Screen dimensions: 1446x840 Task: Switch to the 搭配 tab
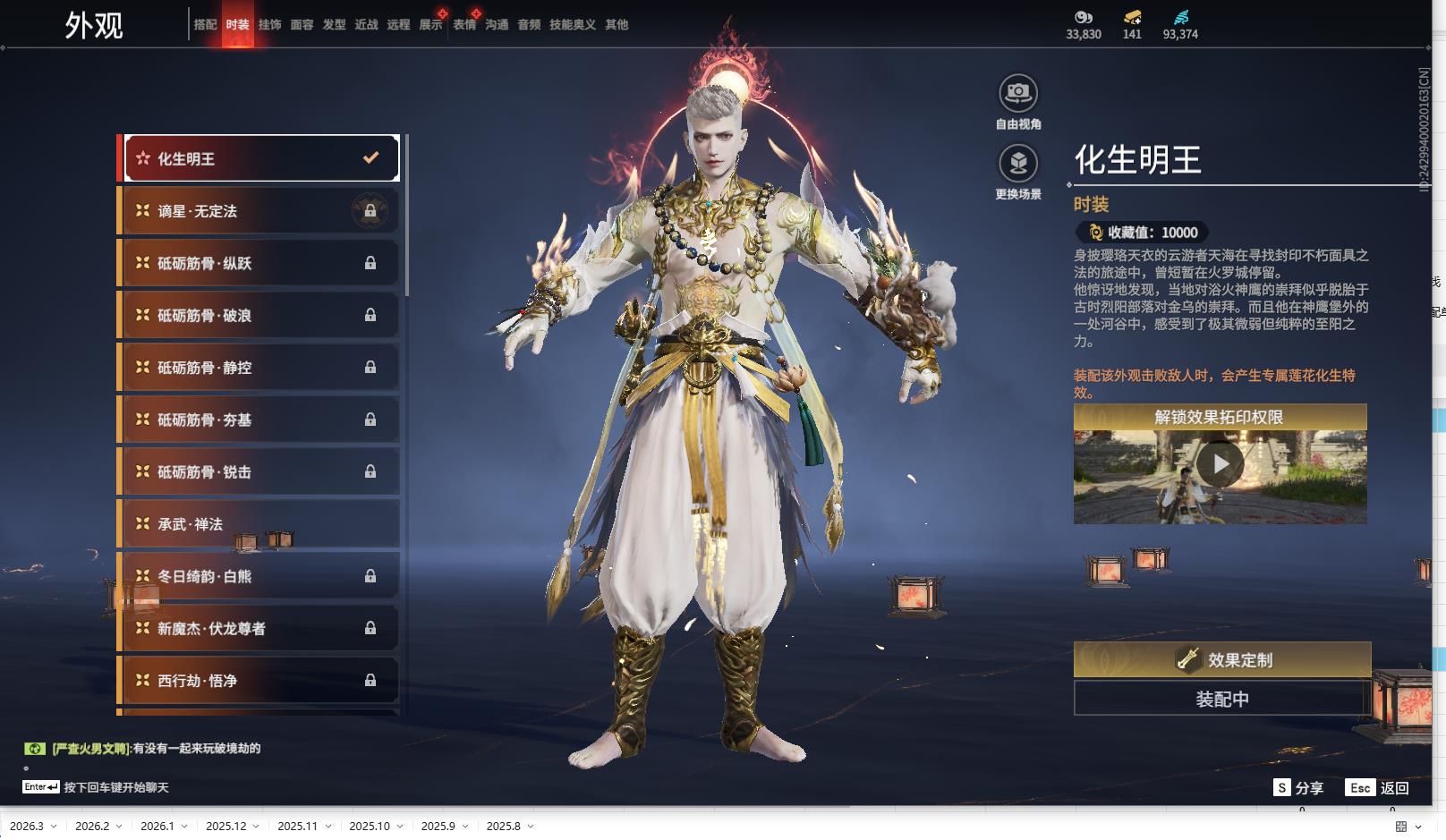[x=205, y=25]
